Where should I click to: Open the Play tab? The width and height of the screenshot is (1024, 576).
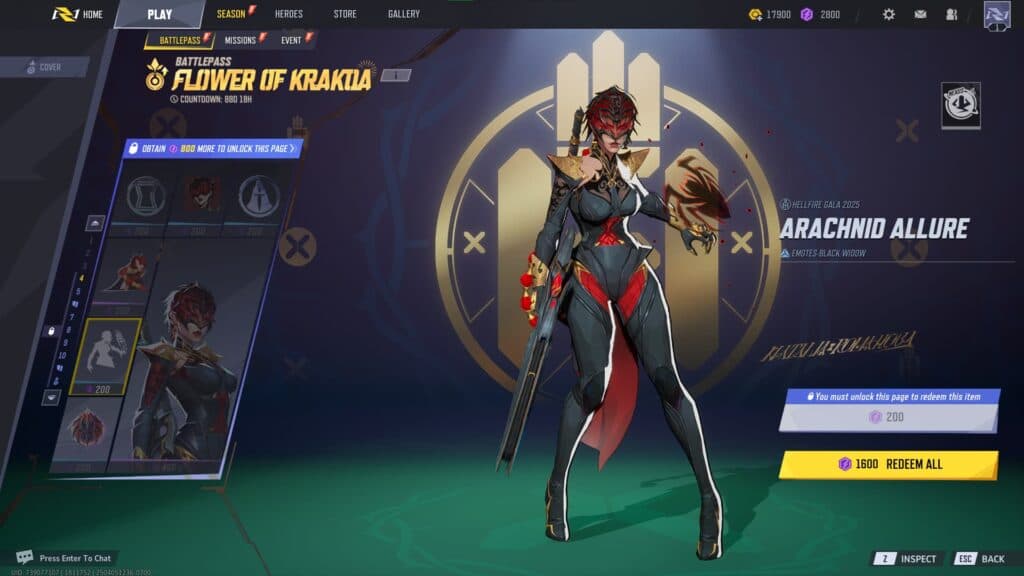pyautogui.click(x=159, y=14)
